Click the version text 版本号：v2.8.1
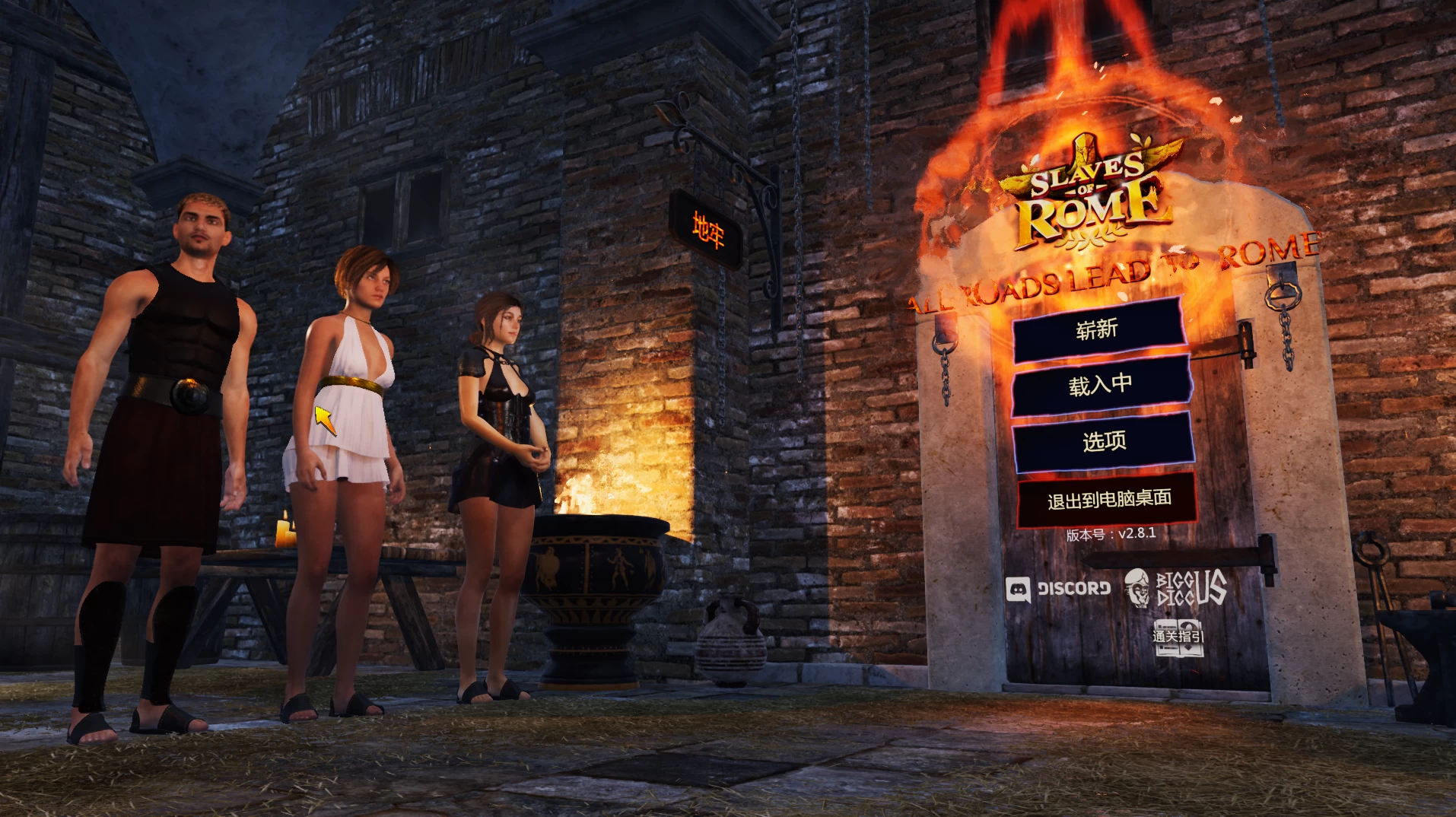 [1112, 536]
